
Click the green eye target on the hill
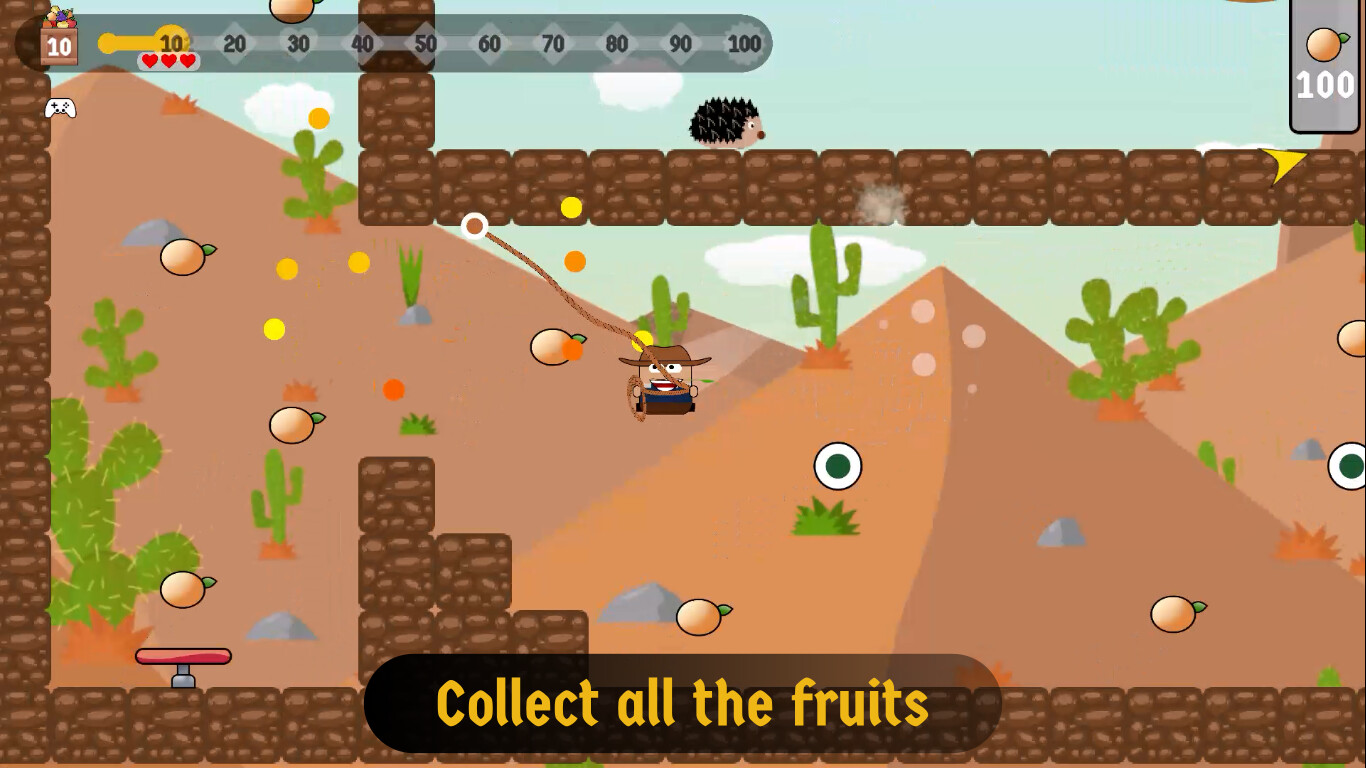pos(838,466)
